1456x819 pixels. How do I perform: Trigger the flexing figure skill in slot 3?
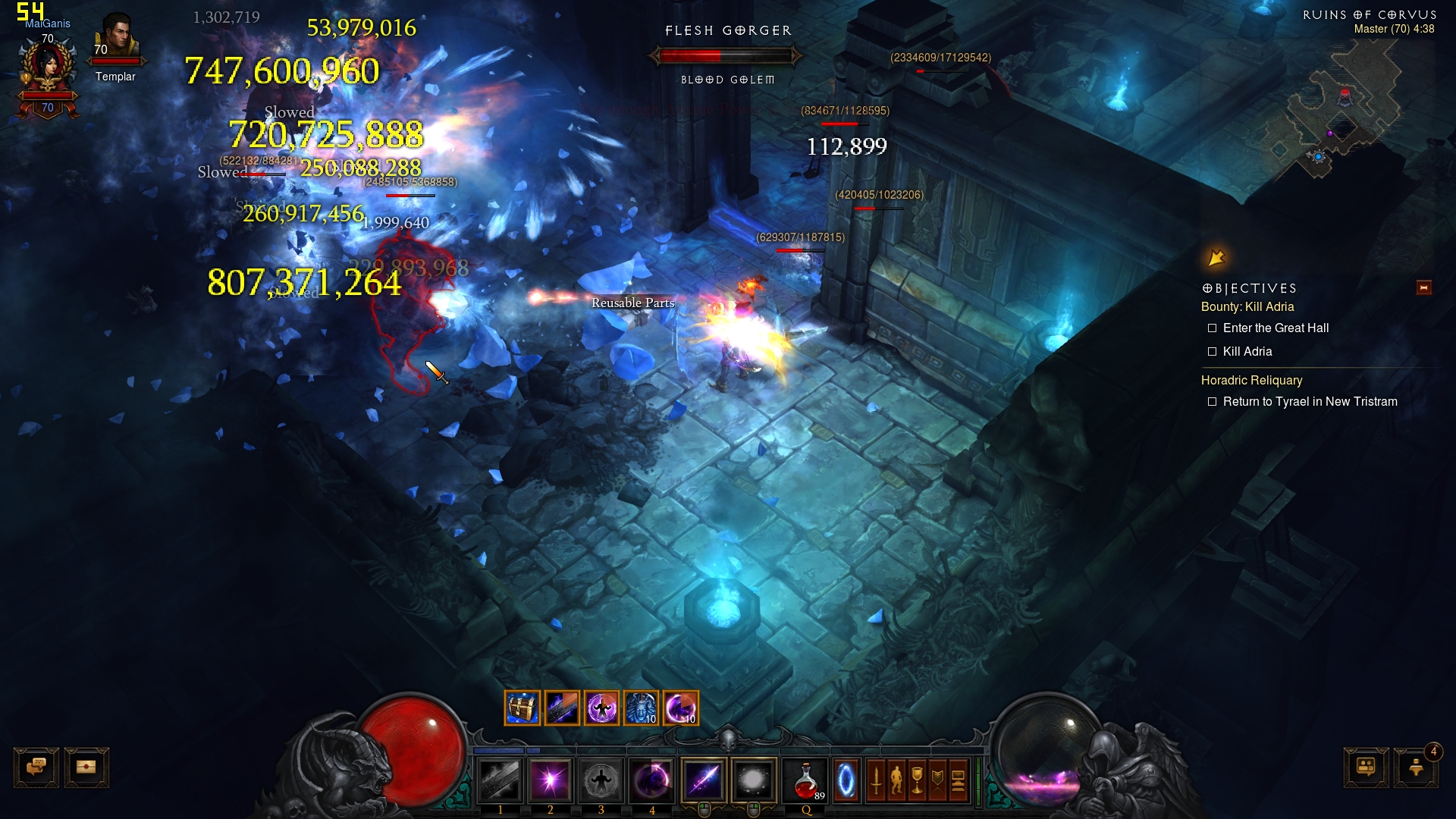tap(601, 780)
